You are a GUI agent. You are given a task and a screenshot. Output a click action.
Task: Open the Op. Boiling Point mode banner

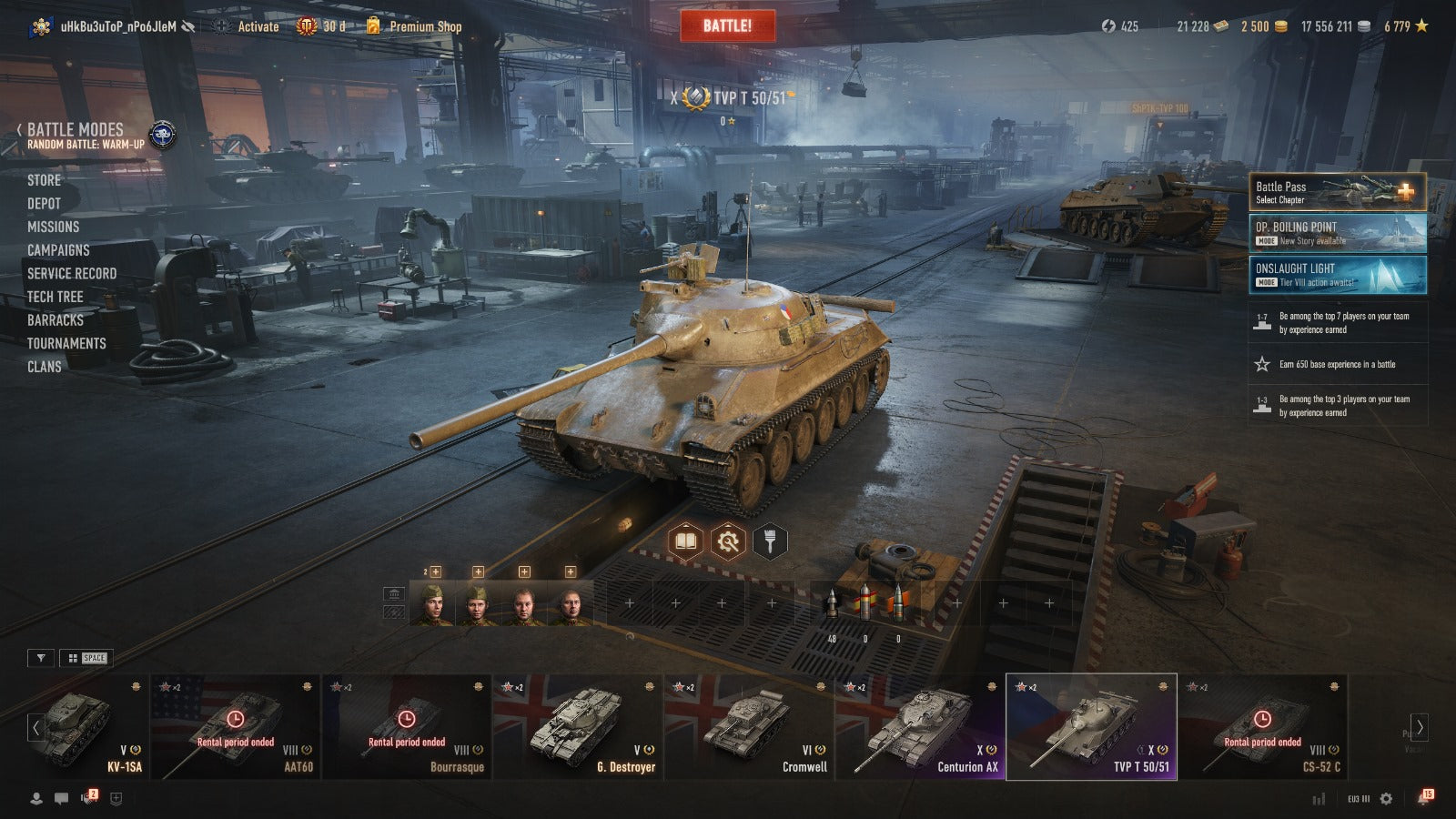[x=1337, y=233]
